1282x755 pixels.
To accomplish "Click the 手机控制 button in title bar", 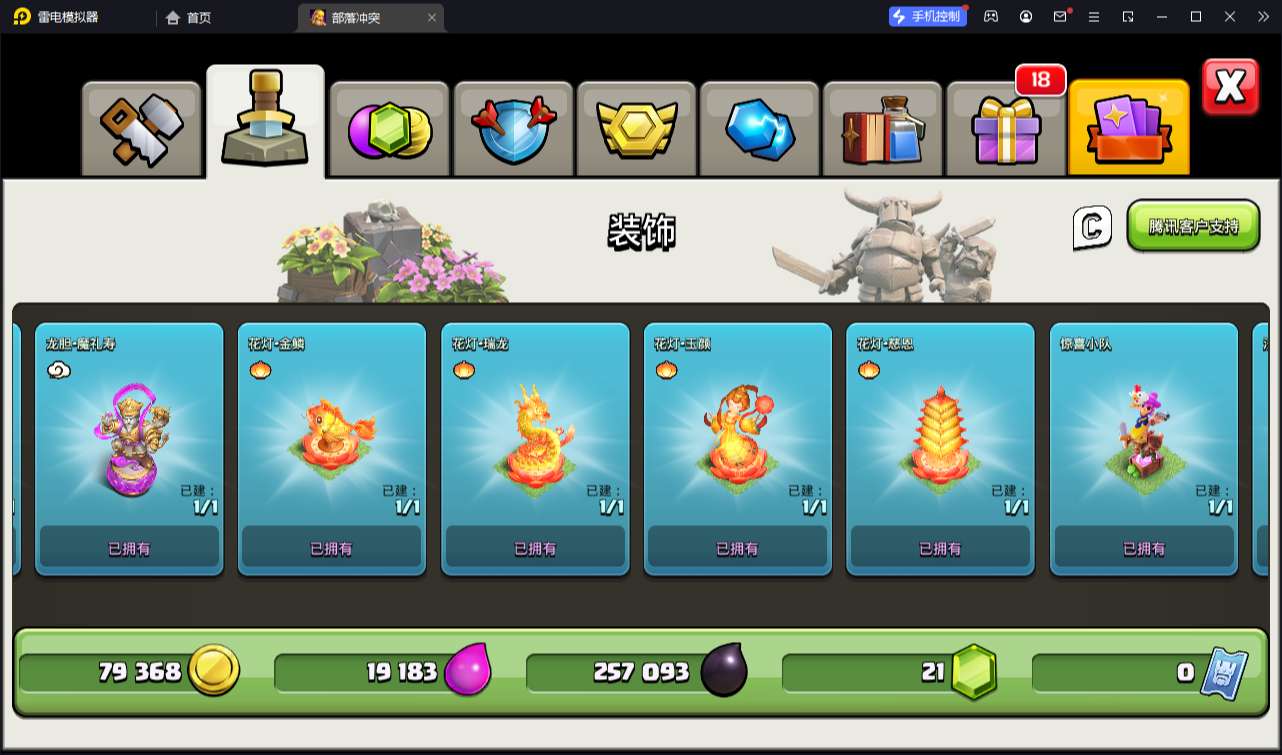I will pyautogui.click(x=928, y=16).
